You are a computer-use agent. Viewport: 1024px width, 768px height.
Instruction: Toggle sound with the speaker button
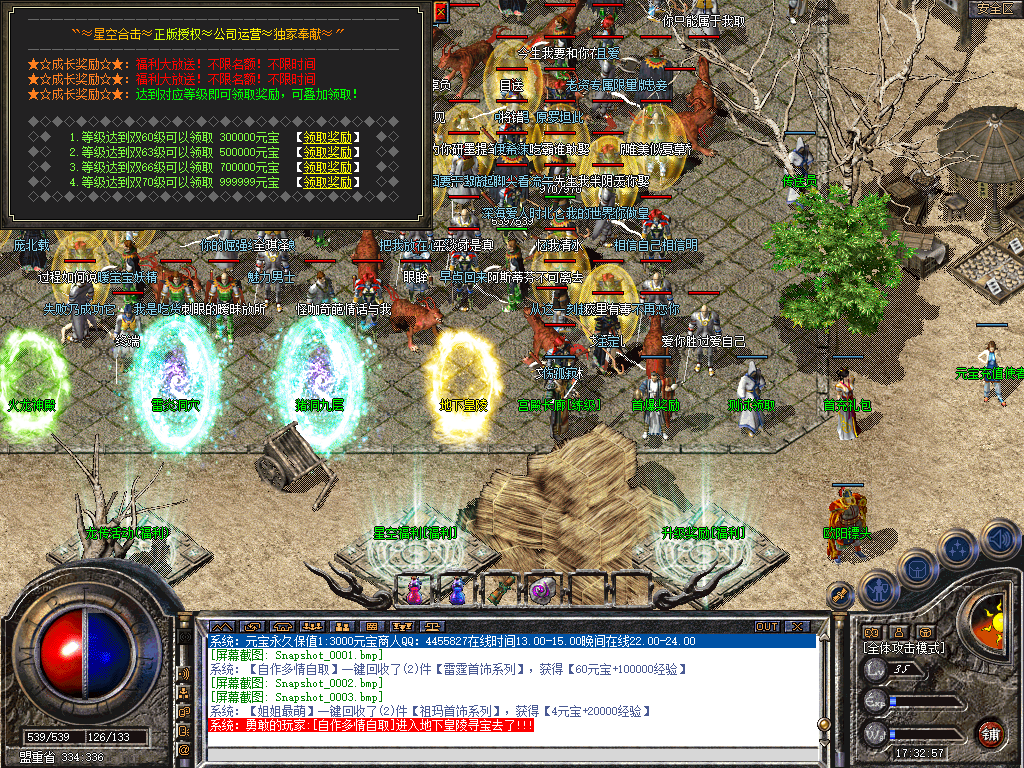click(x=1000, y=540)
